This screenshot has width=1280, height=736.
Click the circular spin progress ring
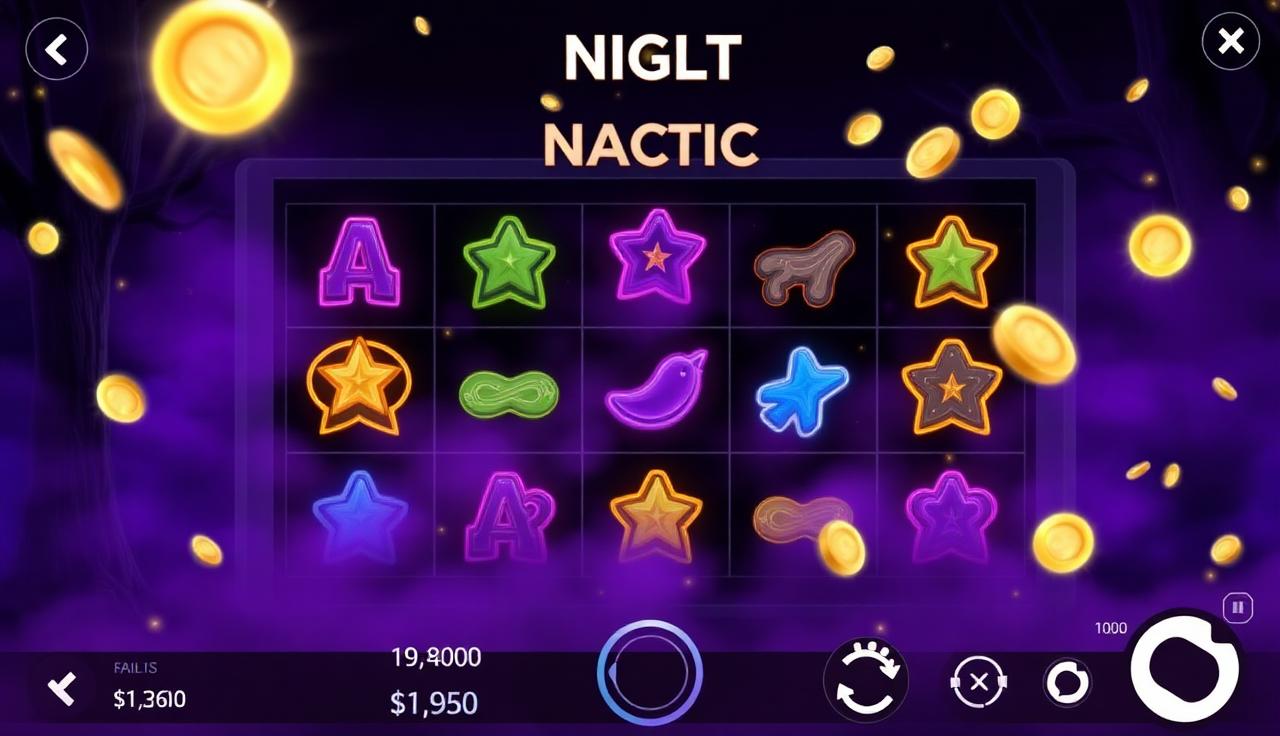(x=648, y=672)
